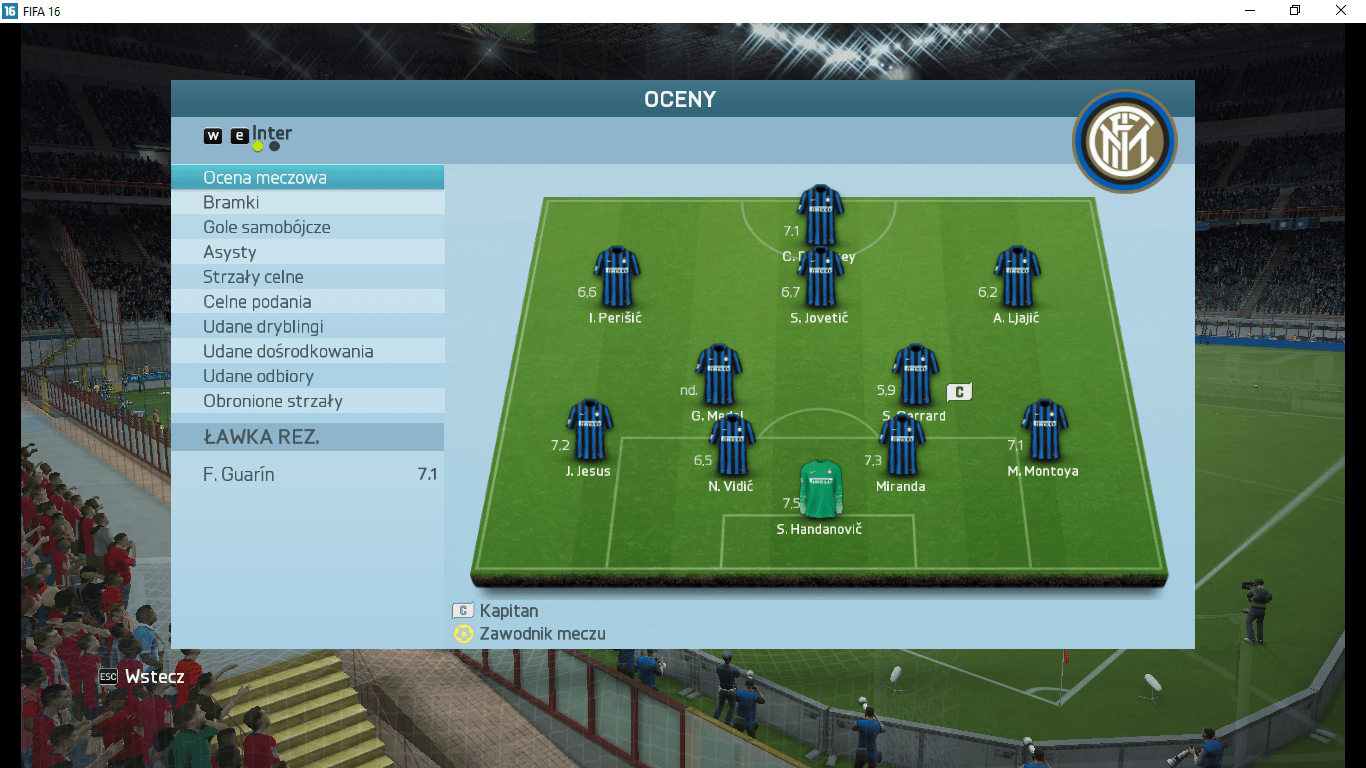This screenshot has height=768, width=1366.
Task: Click substitute F. Guarín on the bench
Action: click(307, 474)
